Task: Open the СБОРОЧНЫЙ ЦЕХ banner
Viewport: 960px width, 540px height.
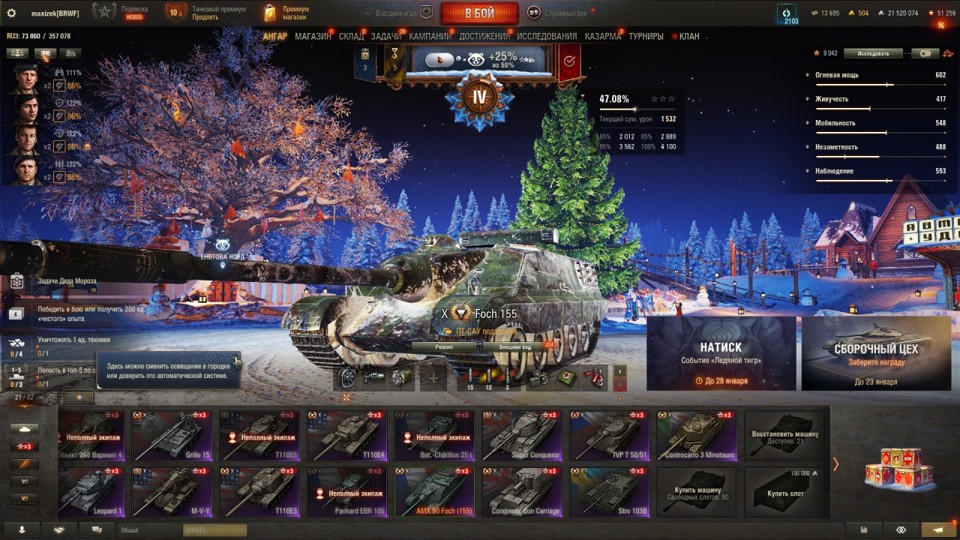Action: (x=875, y=353)
